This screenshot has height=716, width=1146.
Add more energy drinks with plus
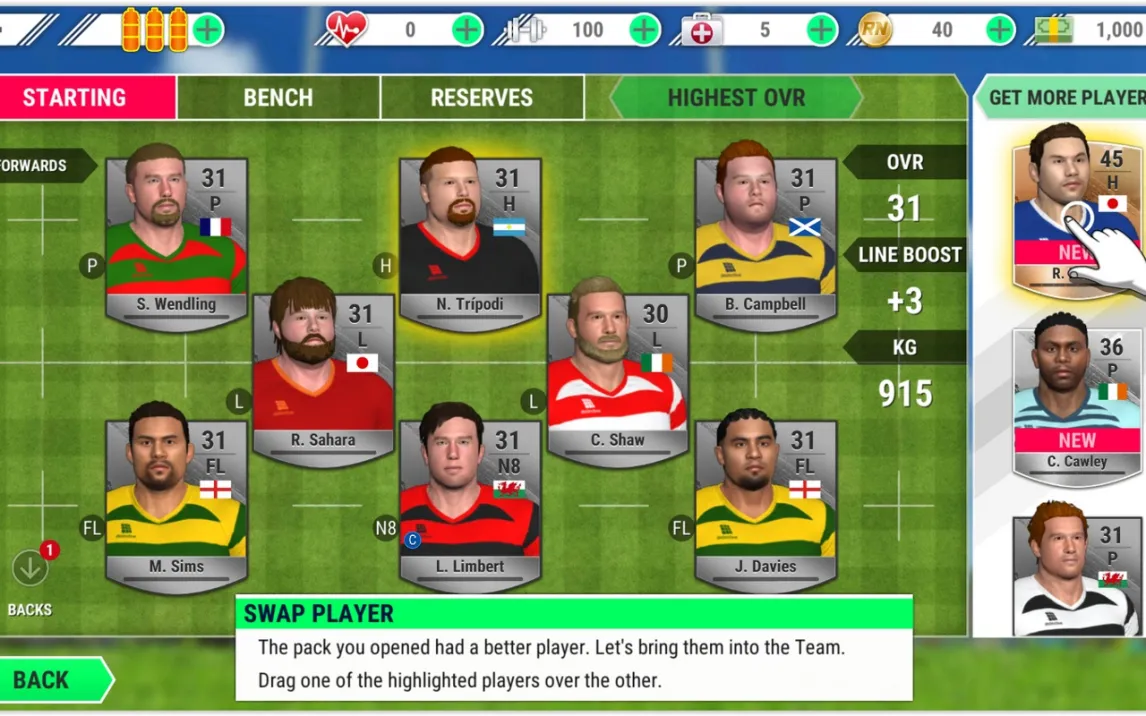(207, 30)
